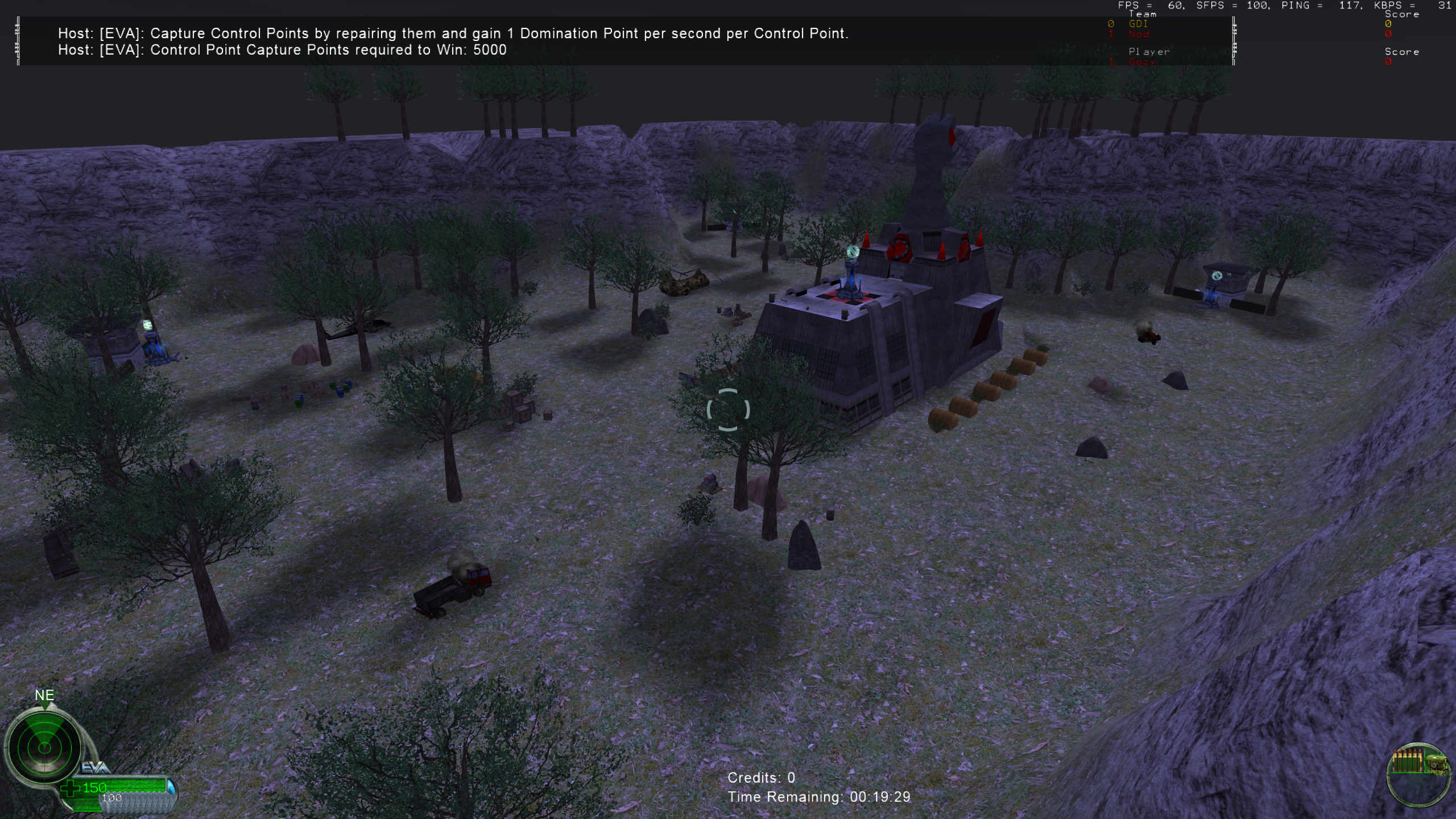Select the EVA logo beside the radar

click(95, 768)
